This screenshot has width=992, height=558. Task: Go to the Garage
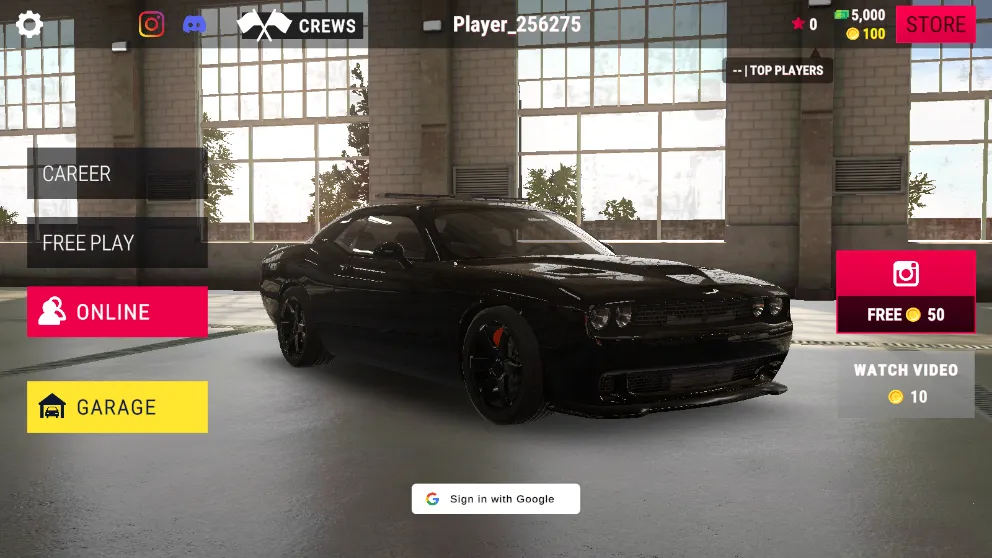(117, 407)
